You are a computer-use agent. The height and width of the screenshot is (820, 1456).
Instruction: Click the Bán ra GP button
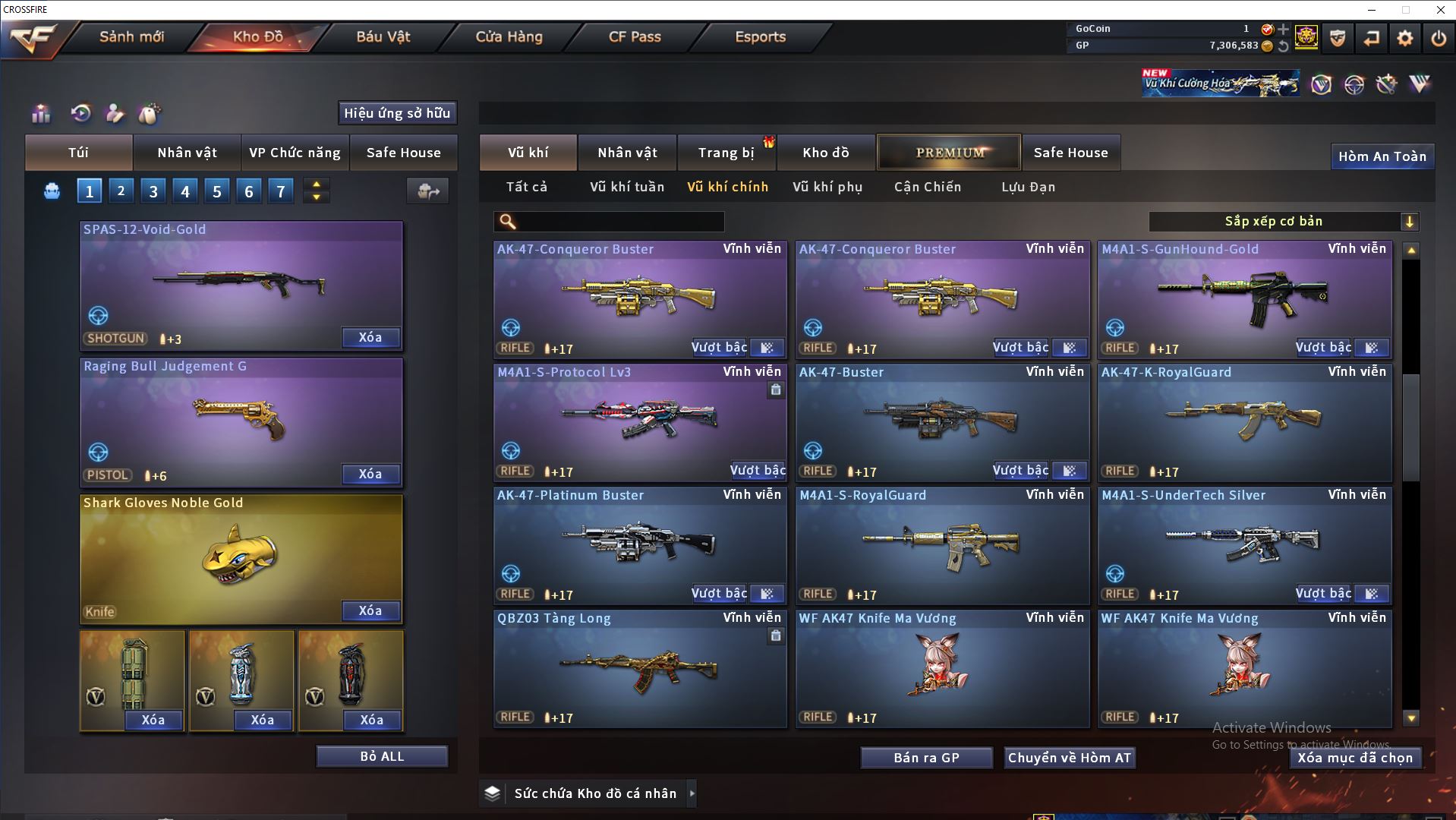click(x=926, y=758)
